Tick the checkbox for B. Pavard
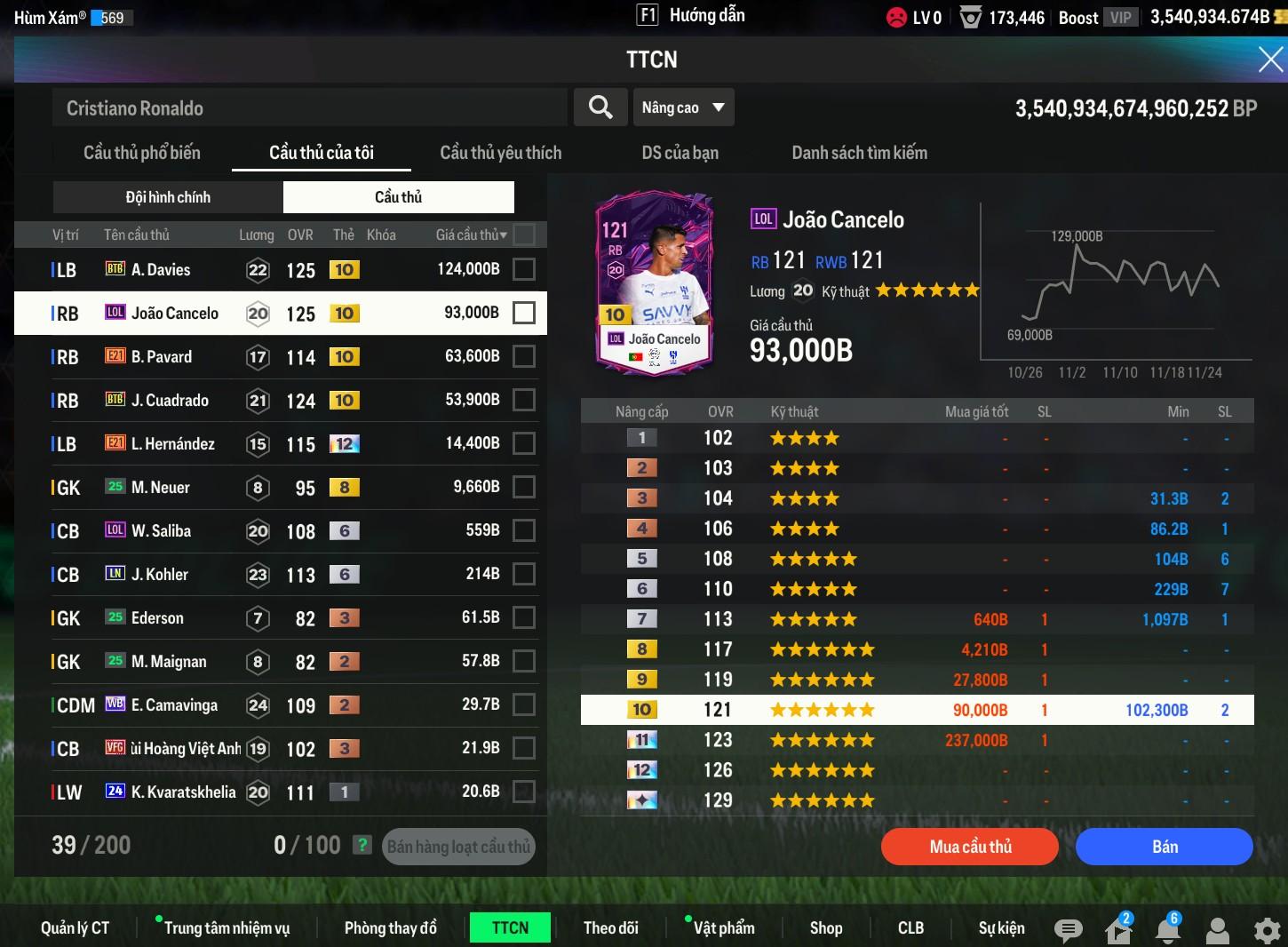Viewport: 1288px width, 947px height. (524, 356)
